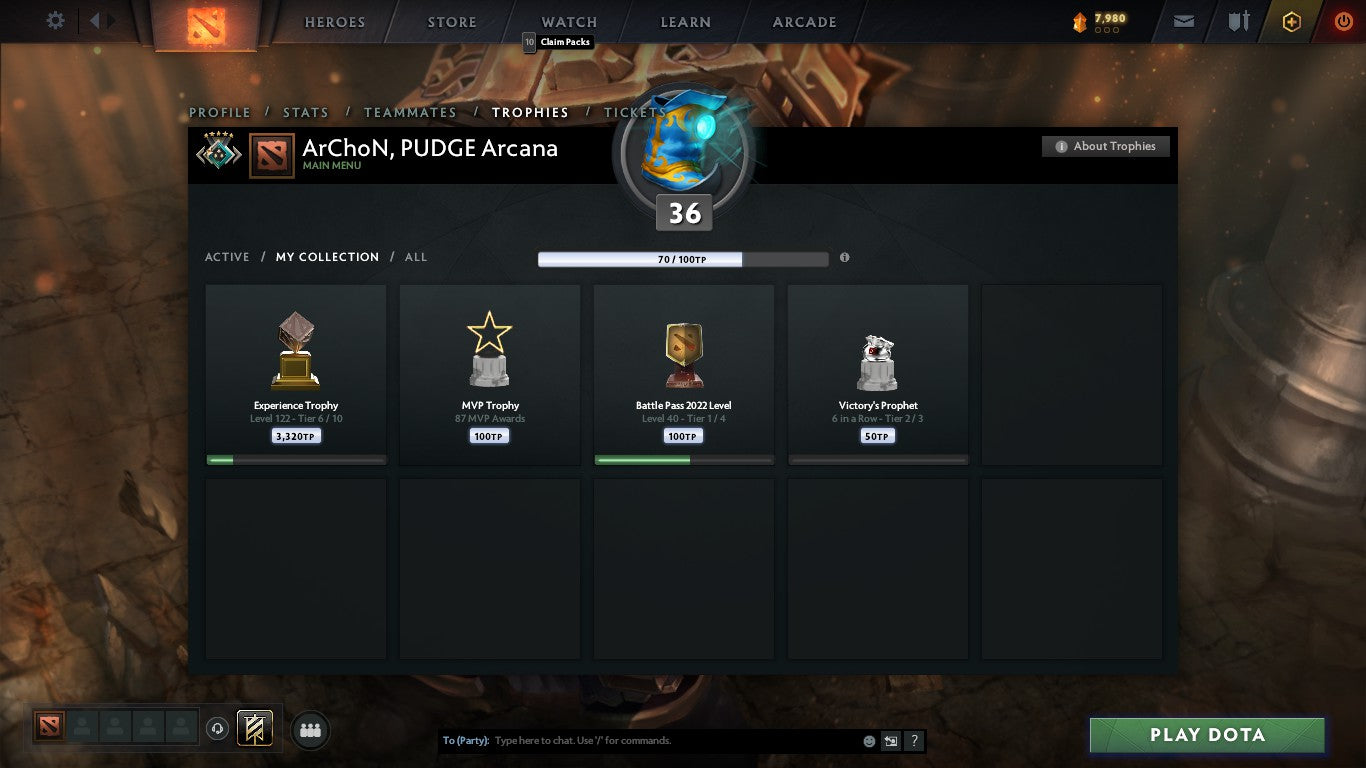
Task: Open the chat wheel icon next to the emoticon
Action: point(889,741)
